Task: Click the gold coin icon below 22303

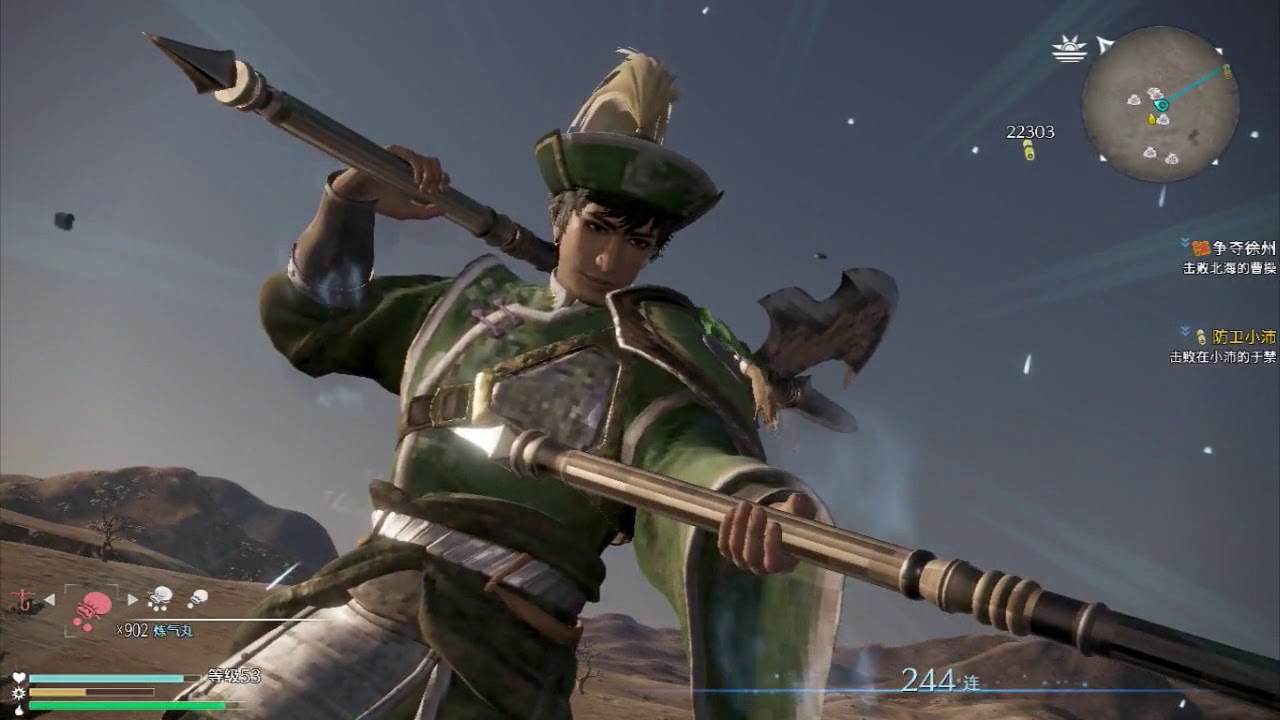Action: click(1029, 149)
